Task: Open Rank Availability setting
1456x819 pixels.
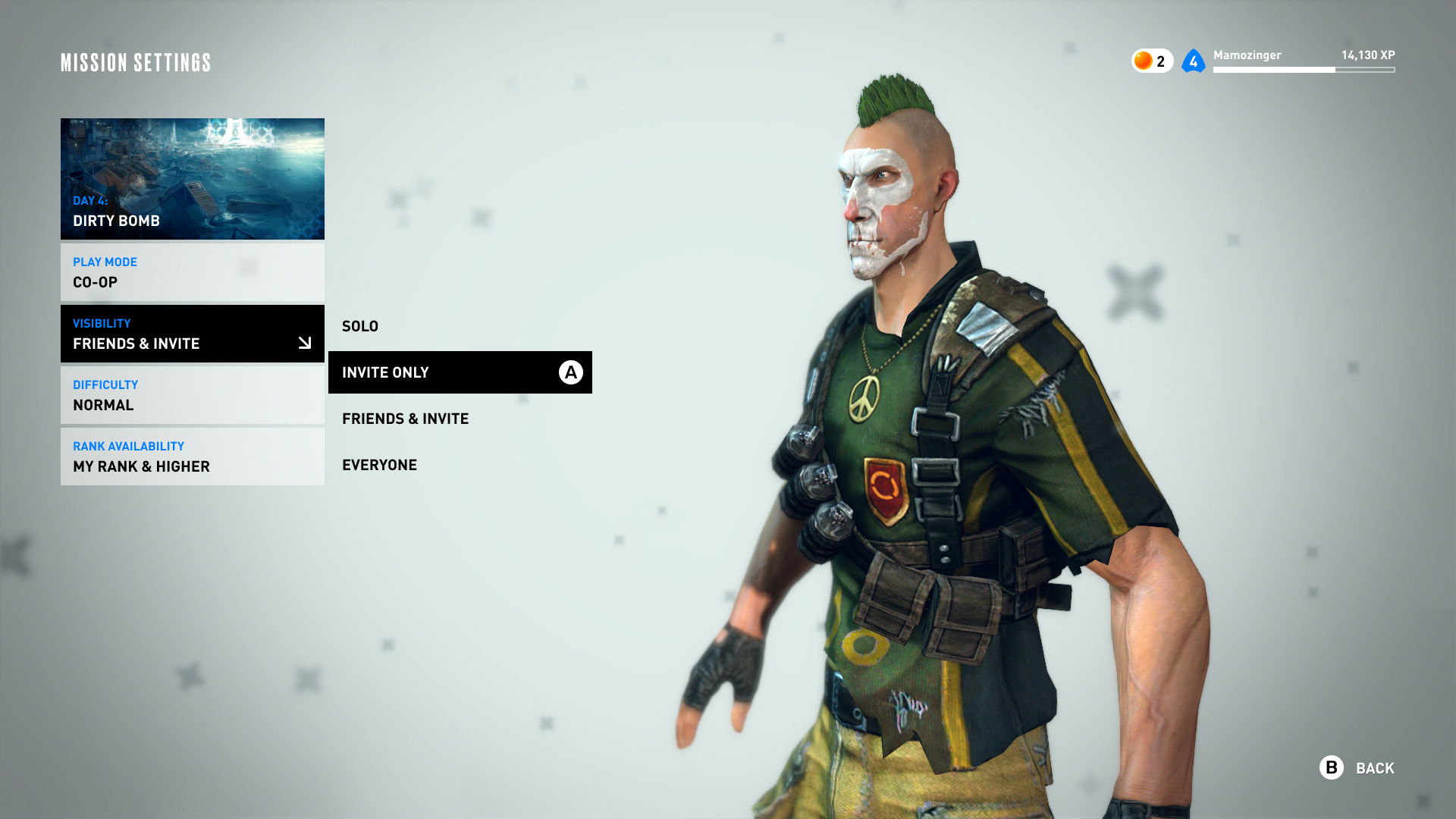Action: (x=193, y=457)
